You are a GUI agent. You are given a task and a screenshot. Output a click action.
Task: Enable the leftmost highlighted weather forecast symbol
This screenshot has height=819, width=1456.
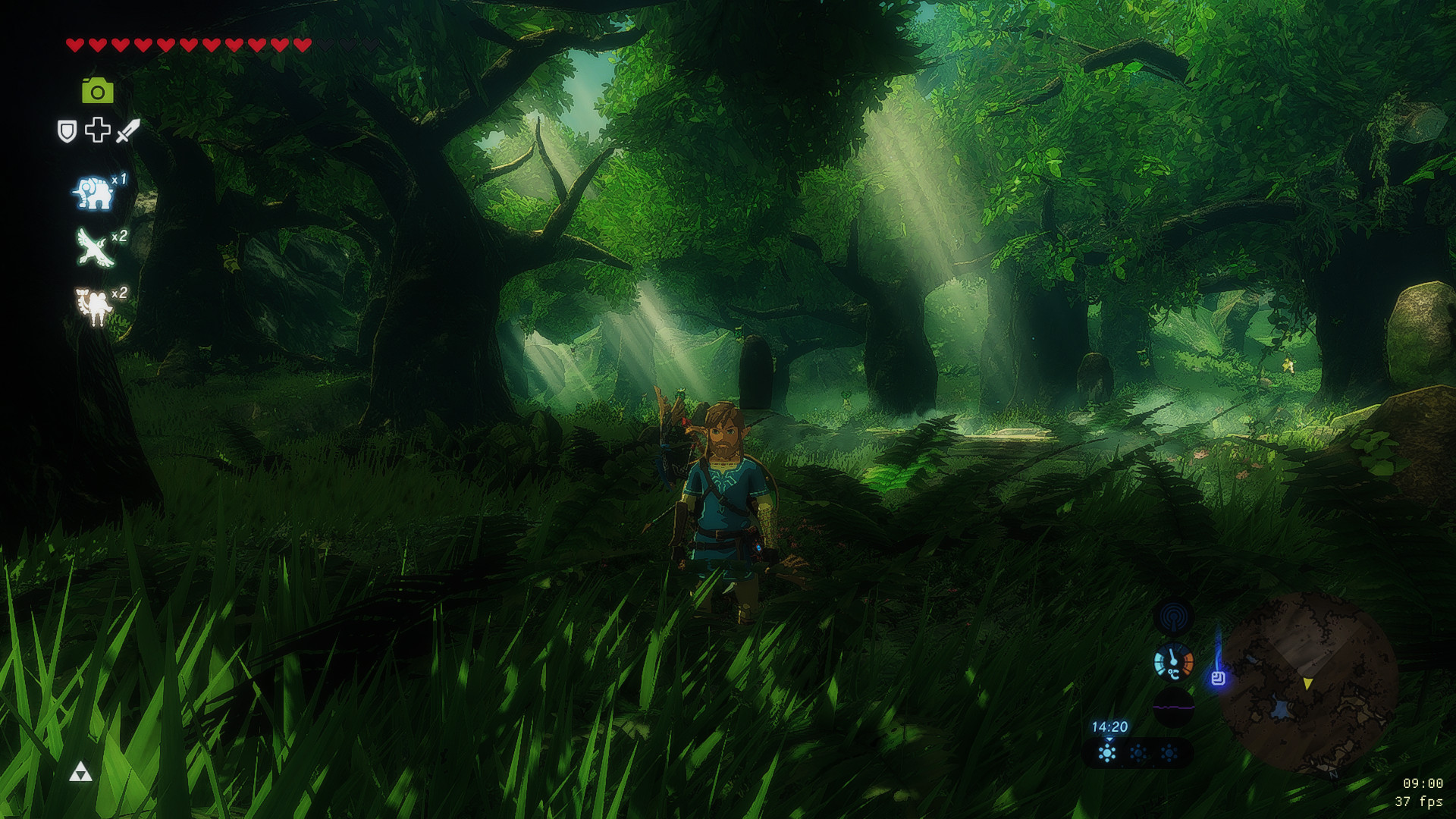click(1109, 754)
